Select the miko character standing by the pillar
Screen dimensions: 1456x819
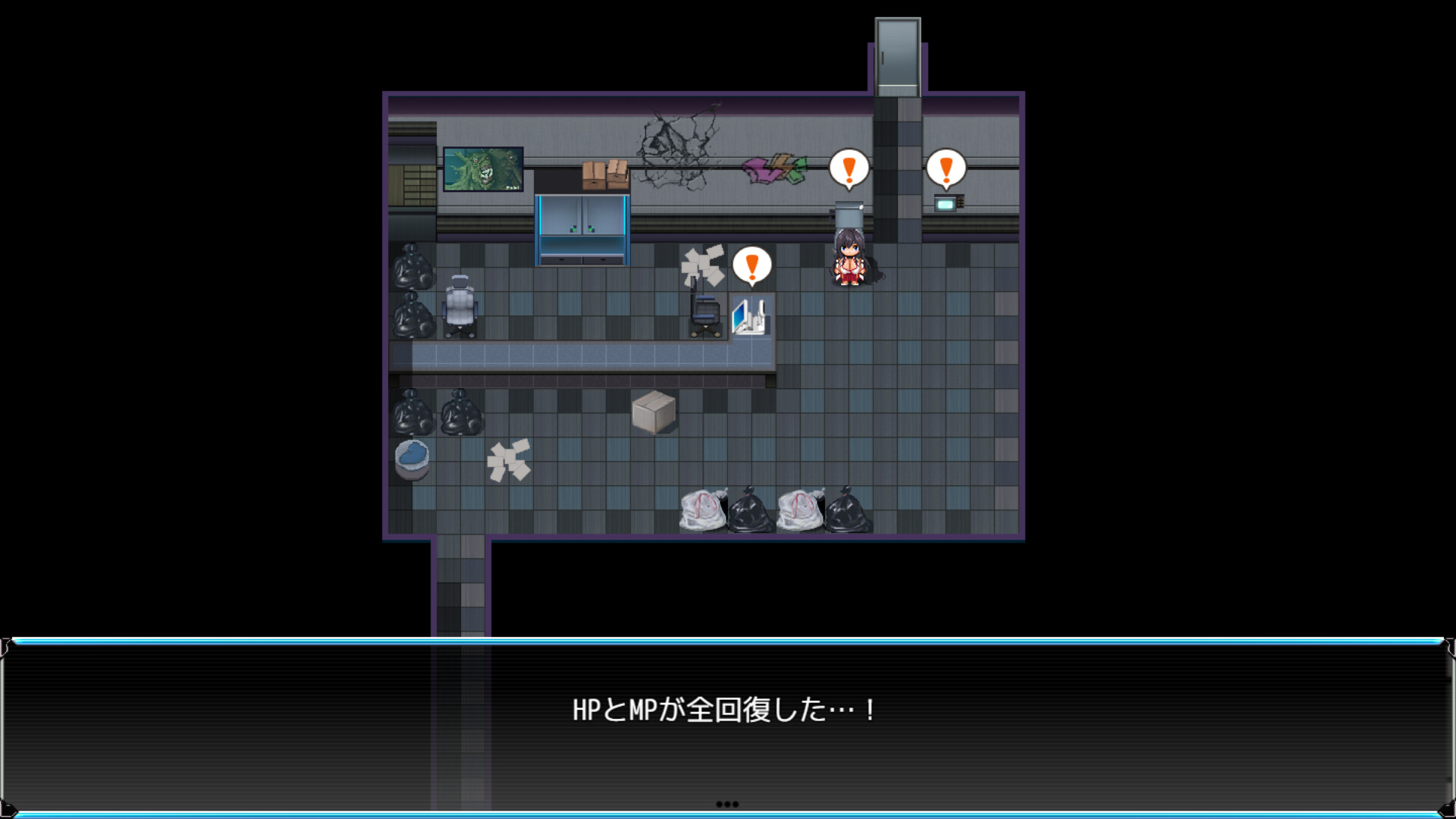point(849,262)
